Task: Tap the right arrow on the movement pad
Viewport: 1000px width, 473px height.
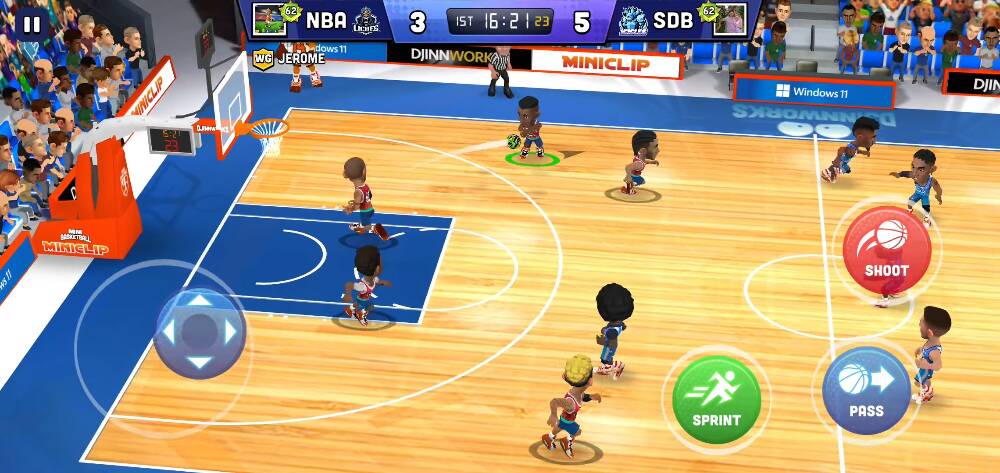Action: pyautogui.click(x=231, y=331)
